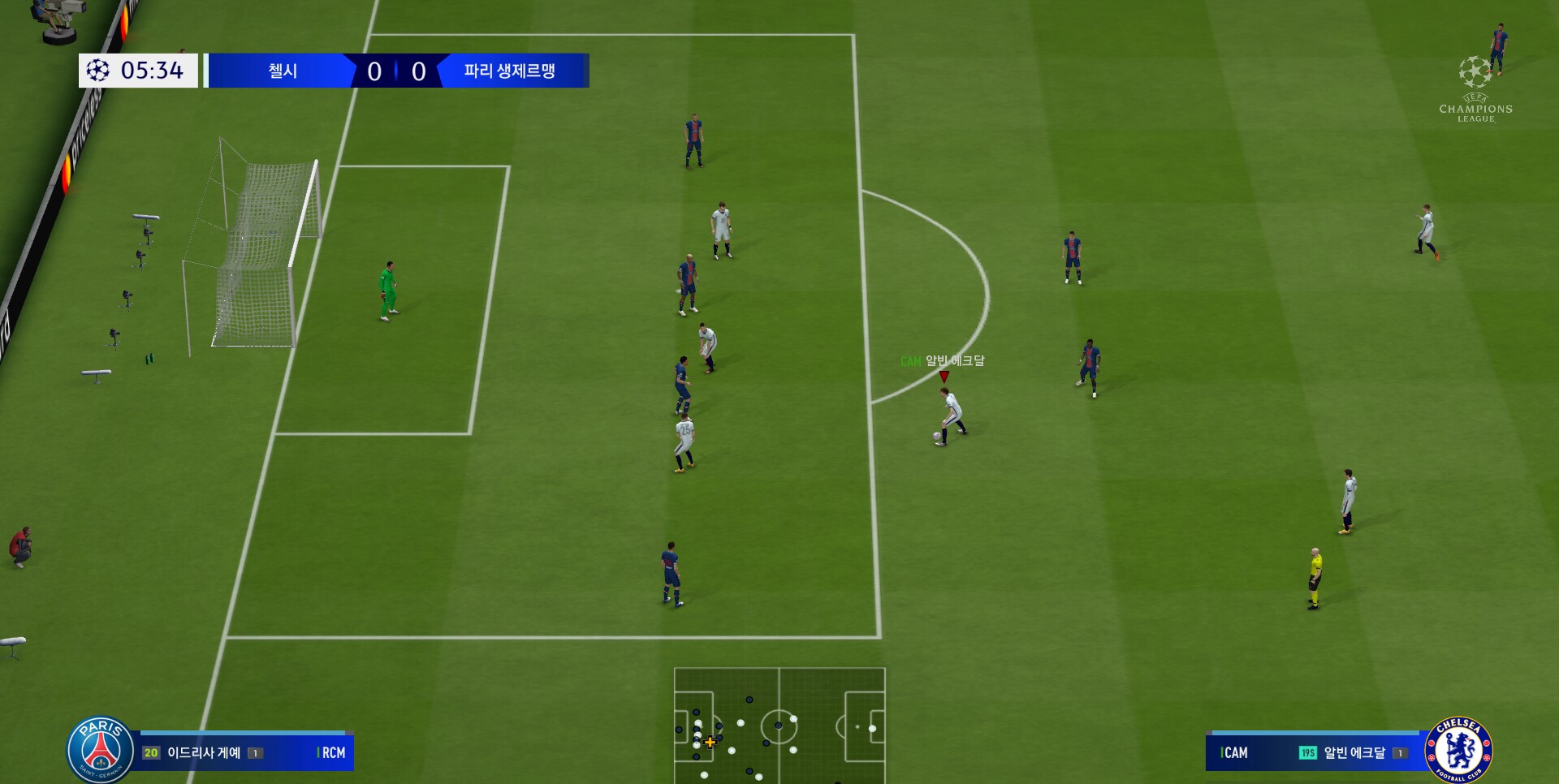
Task: Click the Chelsea club crest
Action: (x=1458, y=749)
